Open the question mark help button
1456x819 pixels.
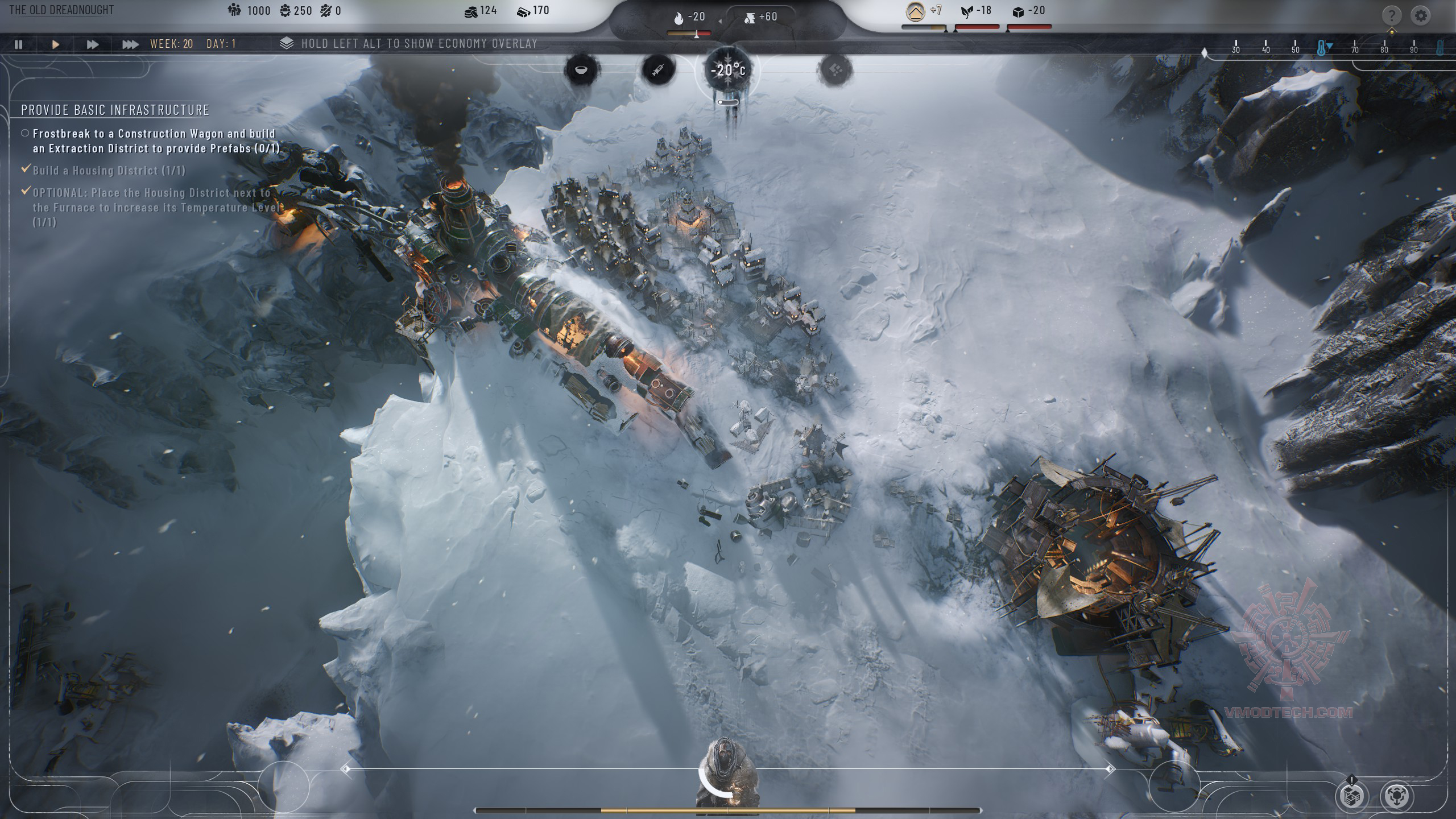tap(1391, 15)
